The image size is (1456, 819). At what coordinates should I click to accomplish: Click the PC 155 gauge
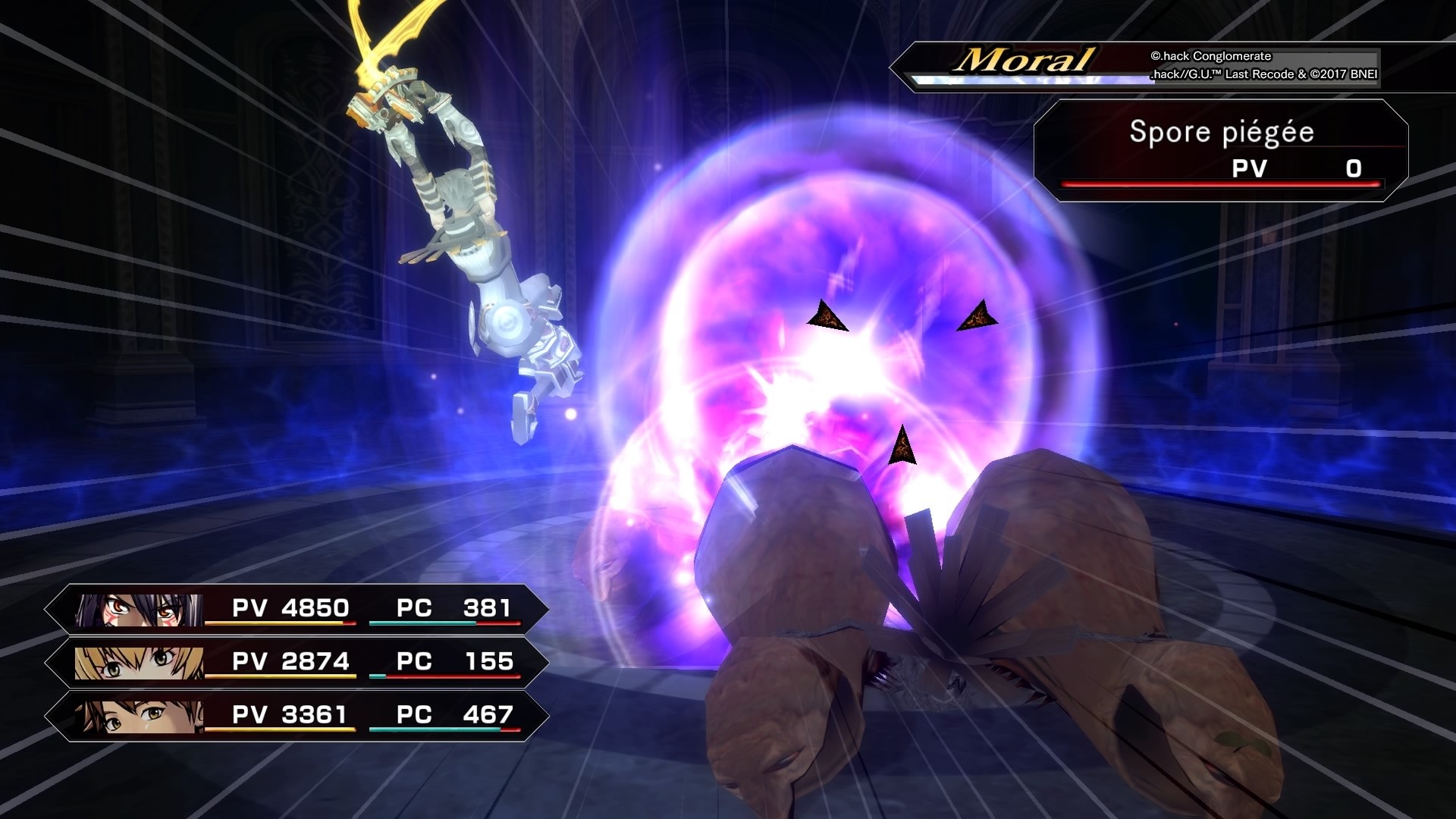[455, 661]
